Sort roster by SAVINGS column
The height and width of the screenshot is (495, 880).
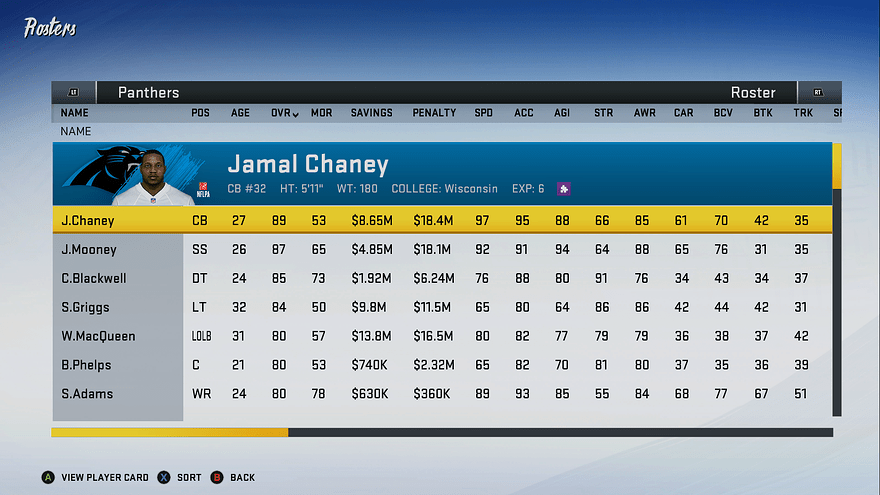pyautogui.click(x=371, y=113)
